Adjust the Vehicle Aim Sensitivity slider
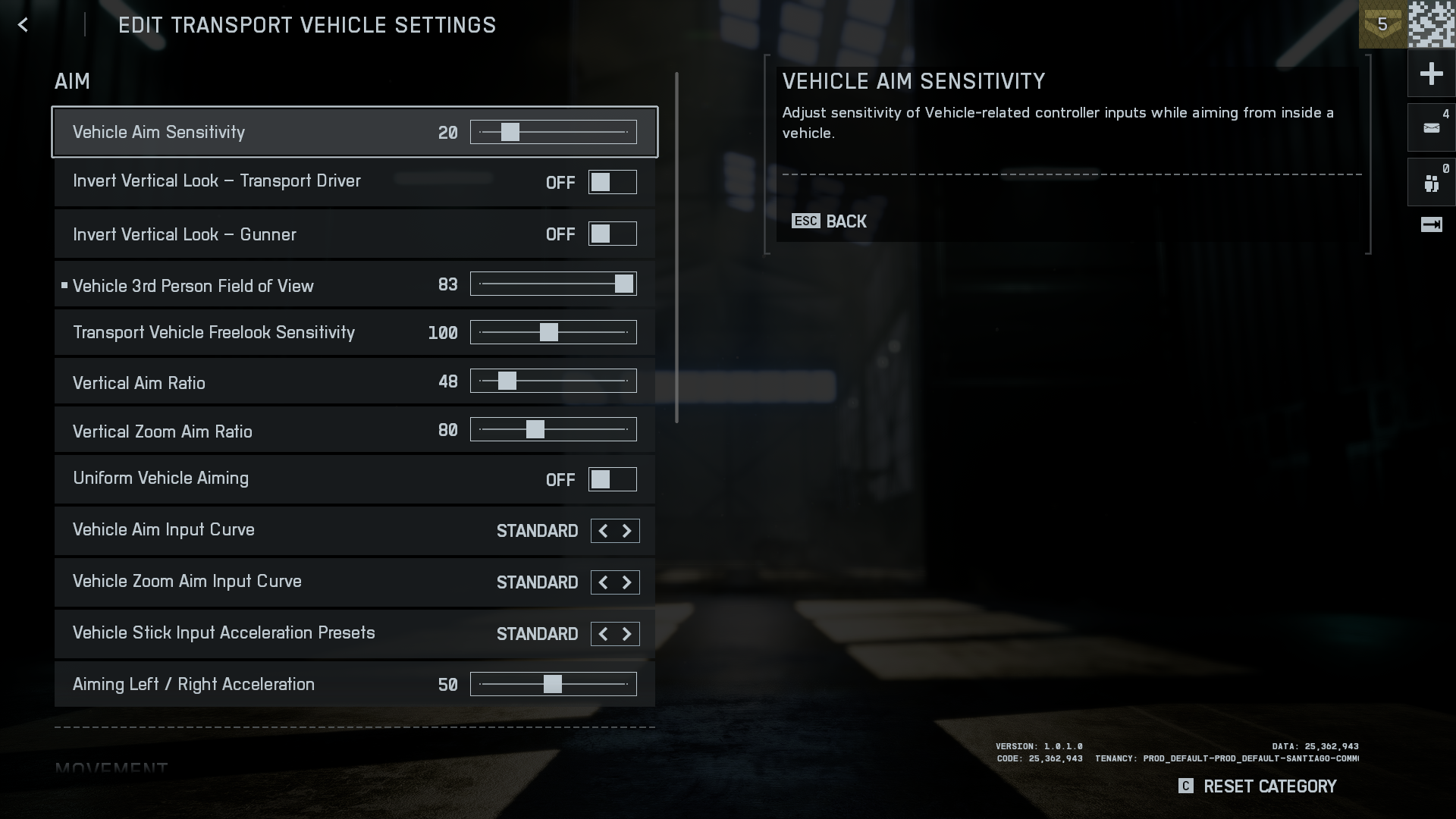The width and height of the screenshot is (1456, 819). coord(510,133)
